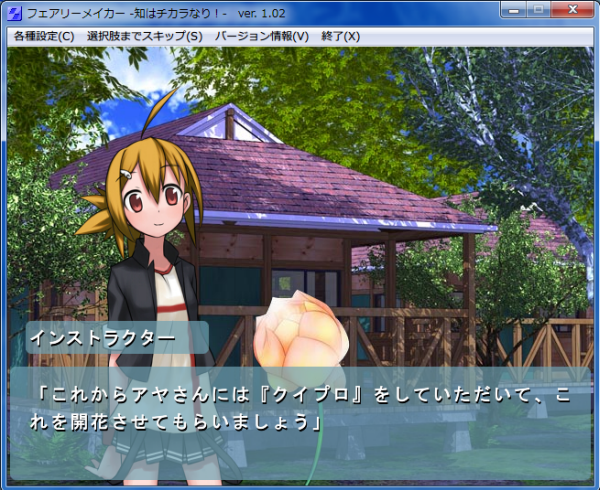
Task: Close the window with the red X
Action: [x=571, y=10]
